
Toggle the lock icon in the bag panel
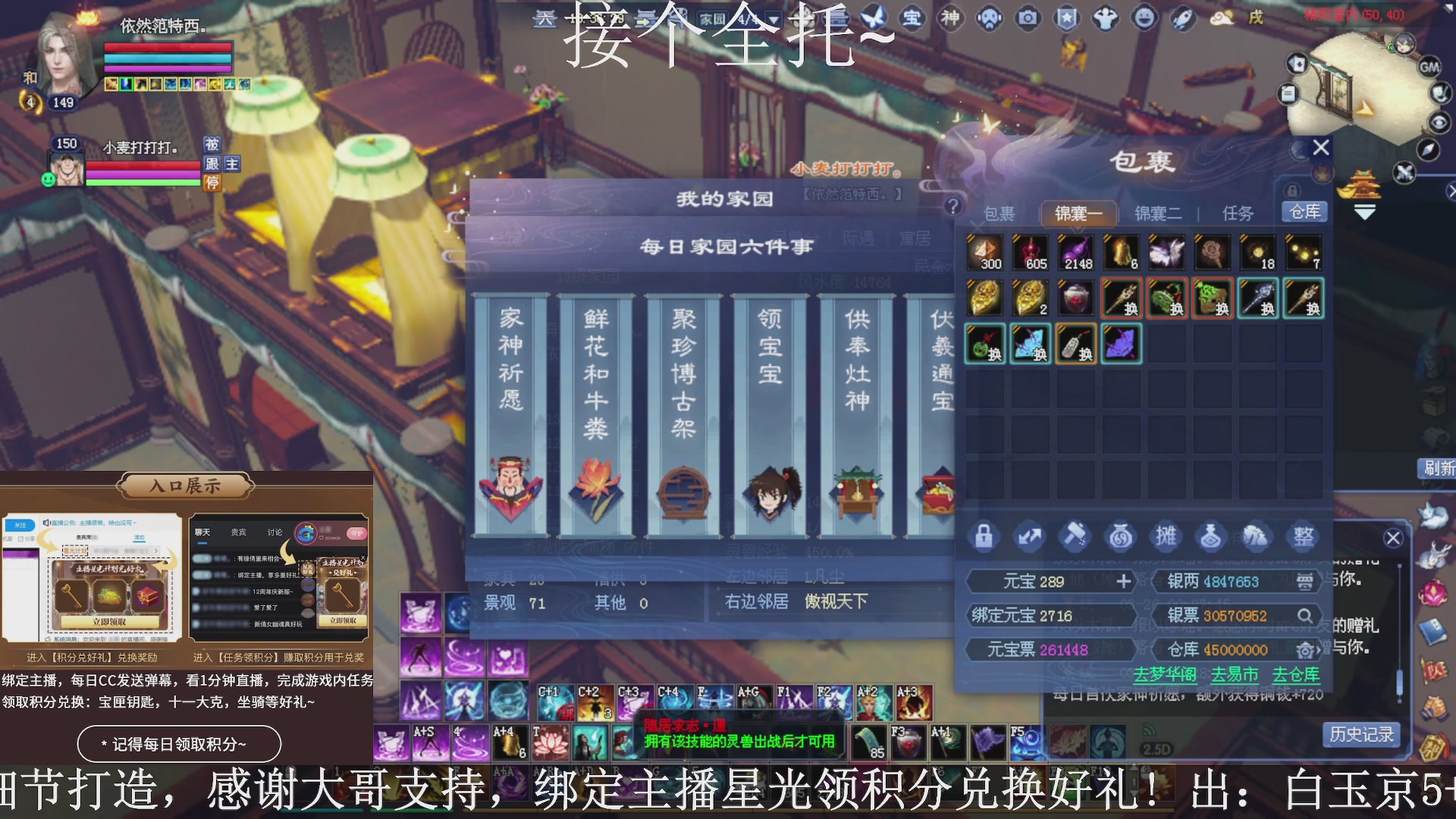[984, 536]
